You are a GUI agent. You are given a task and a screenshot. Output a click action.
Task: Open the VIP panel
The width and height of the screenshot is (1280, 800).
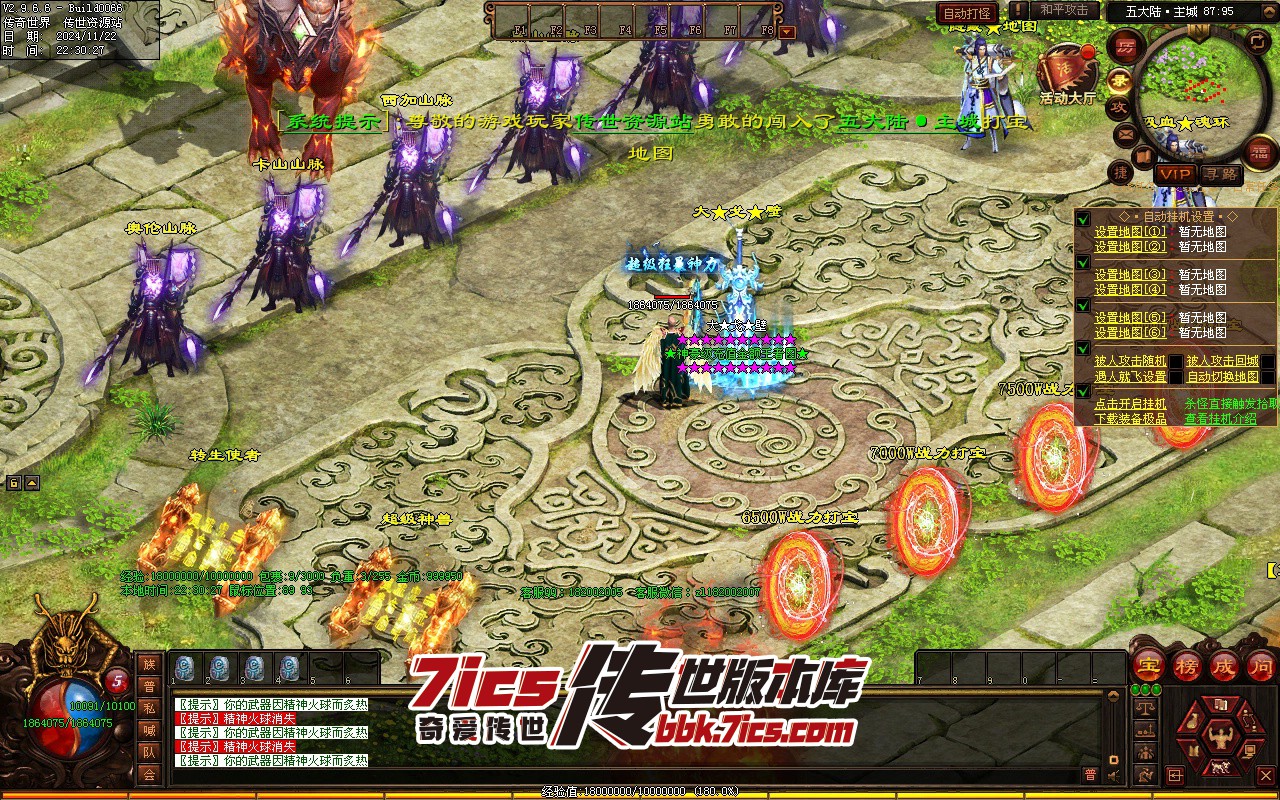1174,174
